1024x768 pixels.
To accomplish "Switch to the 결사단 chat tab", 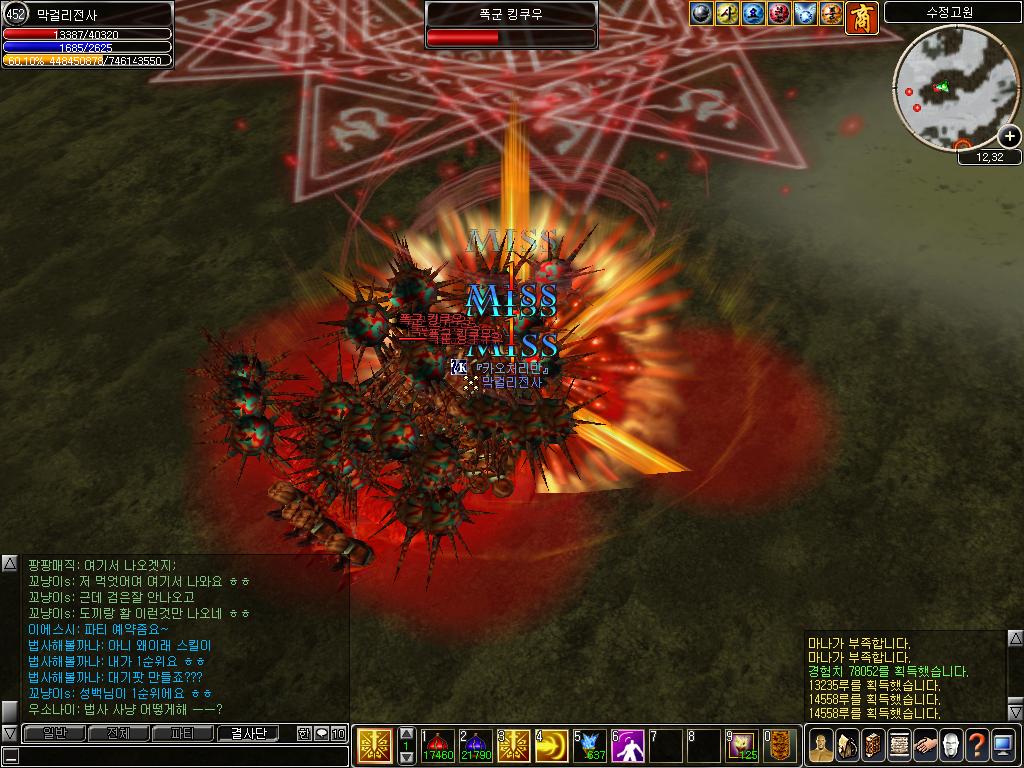I will pyautogui.click(x=248, y=733).
